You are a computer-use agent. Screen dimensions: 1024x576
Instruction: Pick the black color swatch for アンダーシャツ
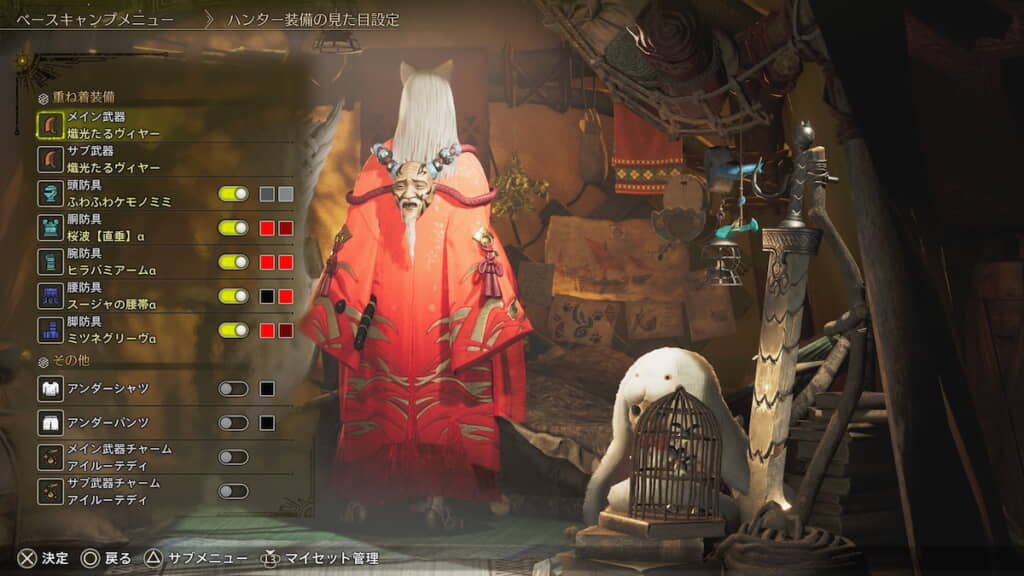tap(267, 389)
